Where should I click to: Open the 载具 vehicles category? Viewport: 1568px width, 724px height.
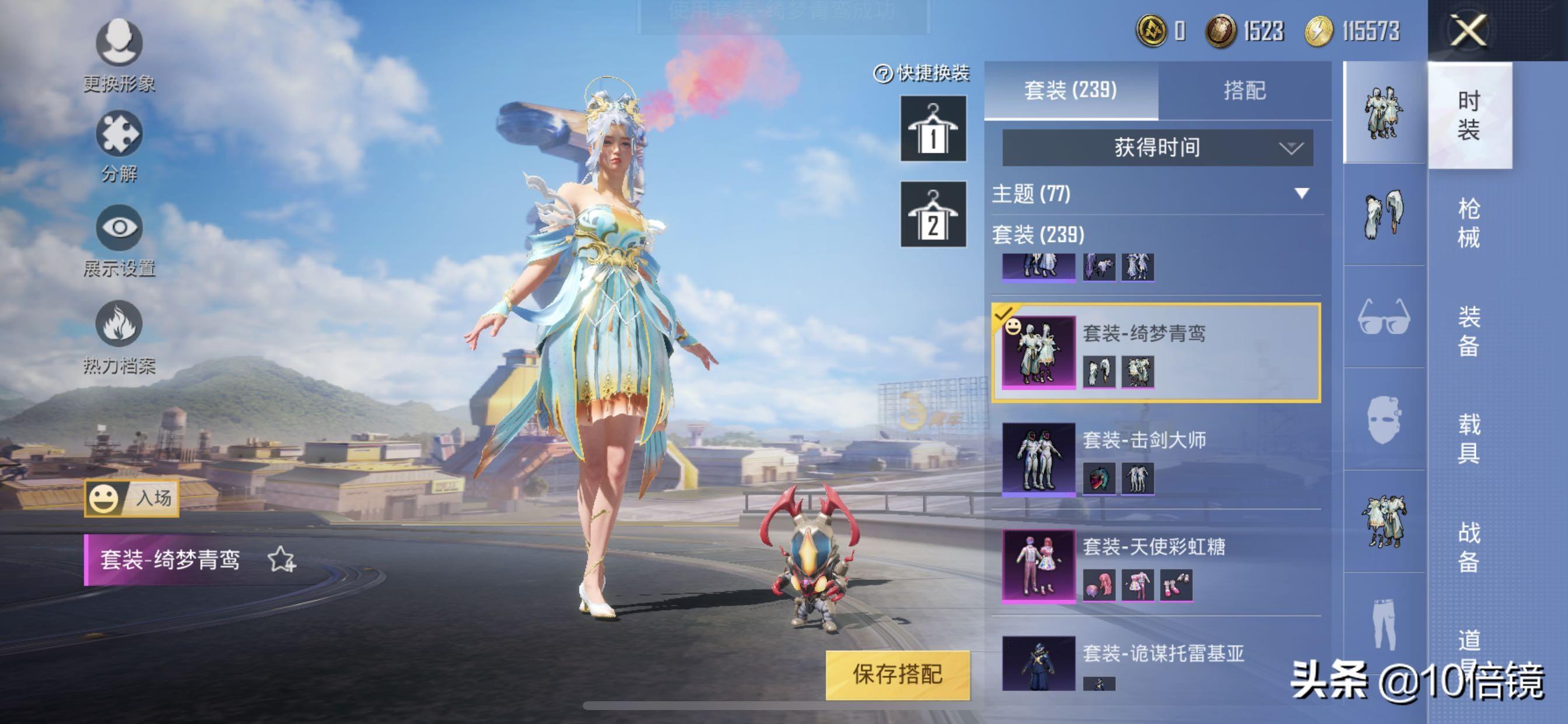point(1468,438)
